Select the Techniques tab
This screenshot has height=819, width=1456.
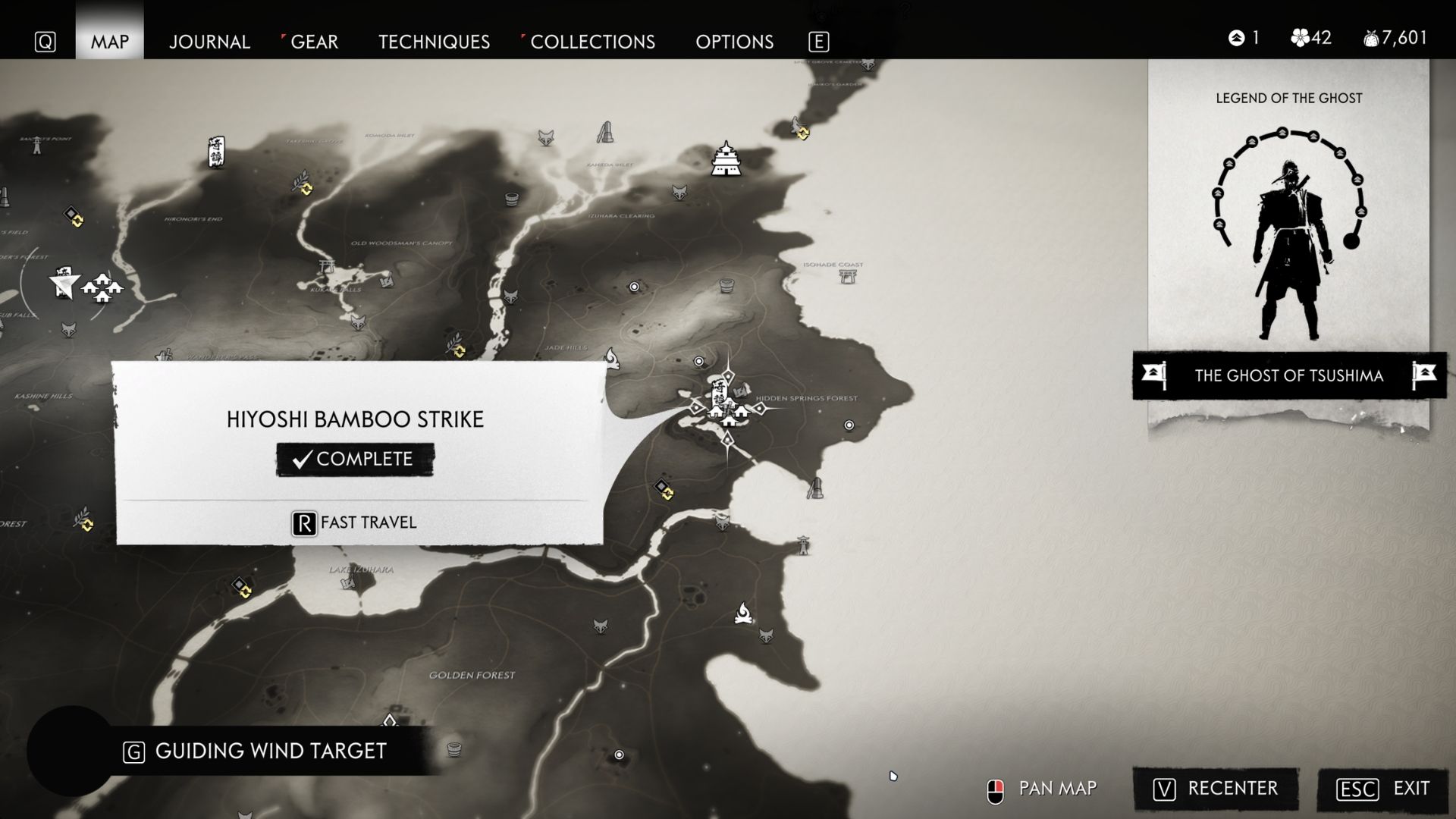(x=434, y=42)
